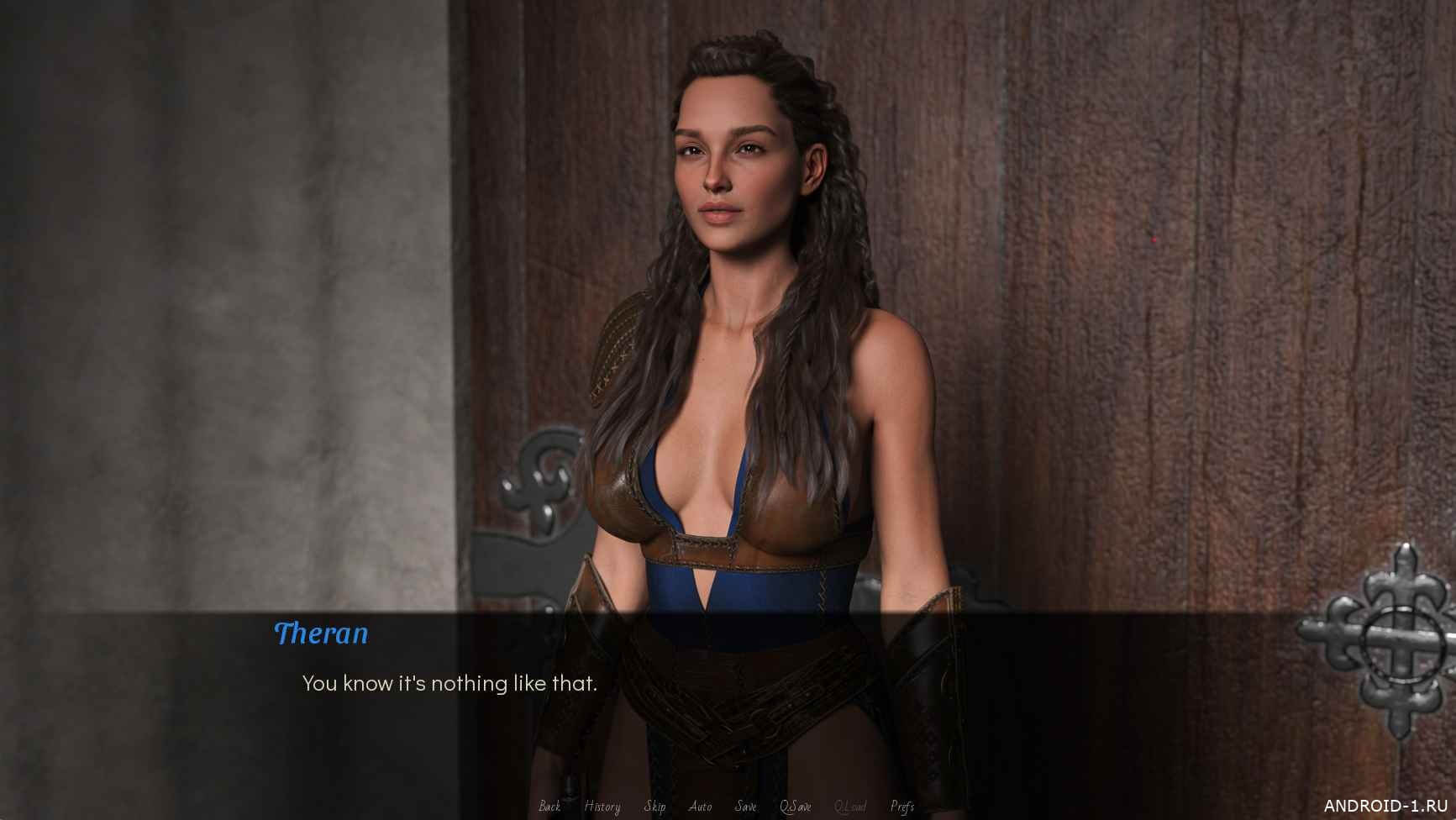Activate Skip in the quick menu
1456x820 pixels.
click(654, 807)
